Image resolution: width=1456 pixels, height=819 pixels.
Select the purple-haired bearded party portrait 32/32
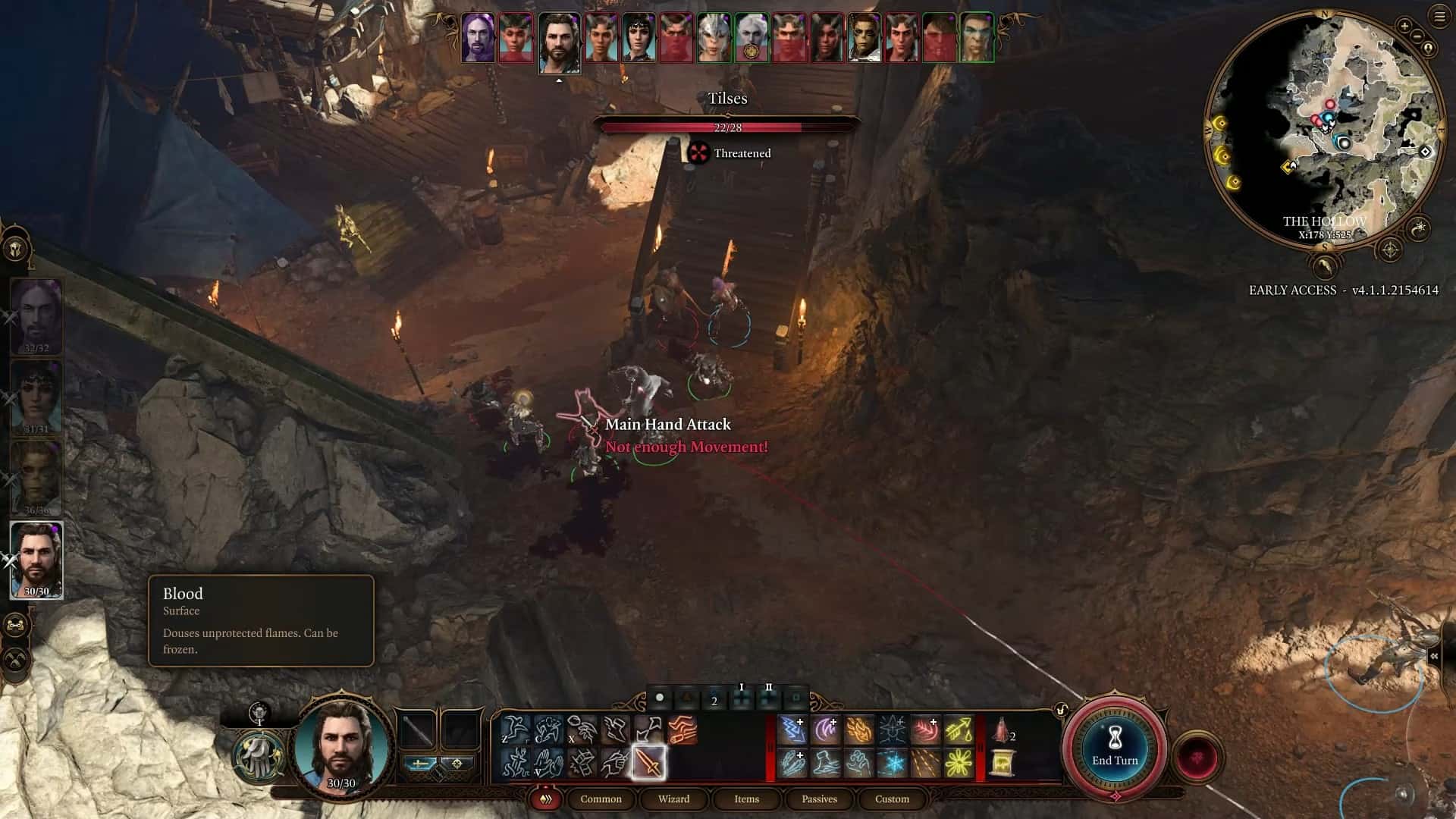[36, 316]
